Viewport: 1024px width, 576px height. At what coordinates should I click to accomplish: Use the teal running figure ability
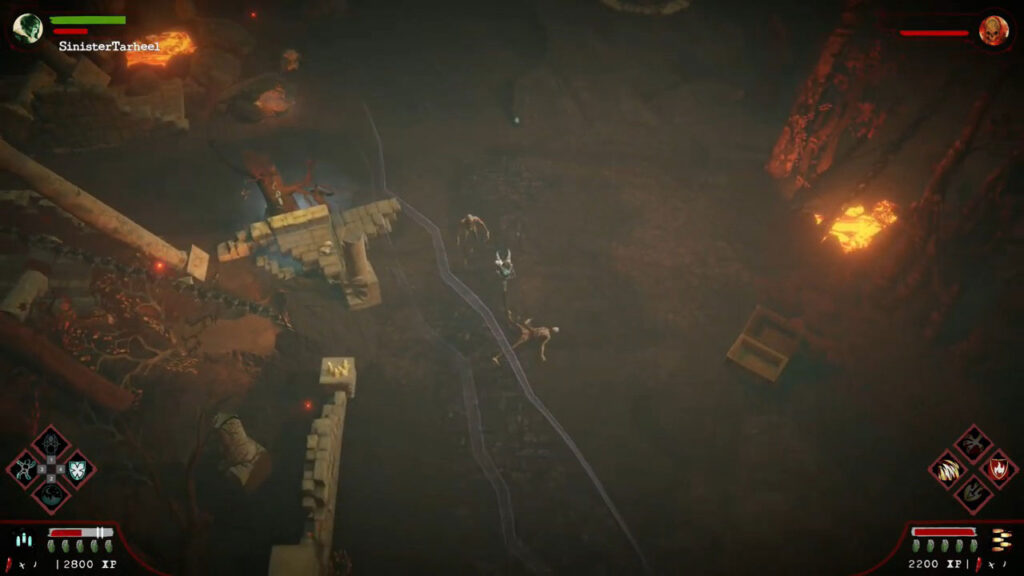[x=26, y=468]
